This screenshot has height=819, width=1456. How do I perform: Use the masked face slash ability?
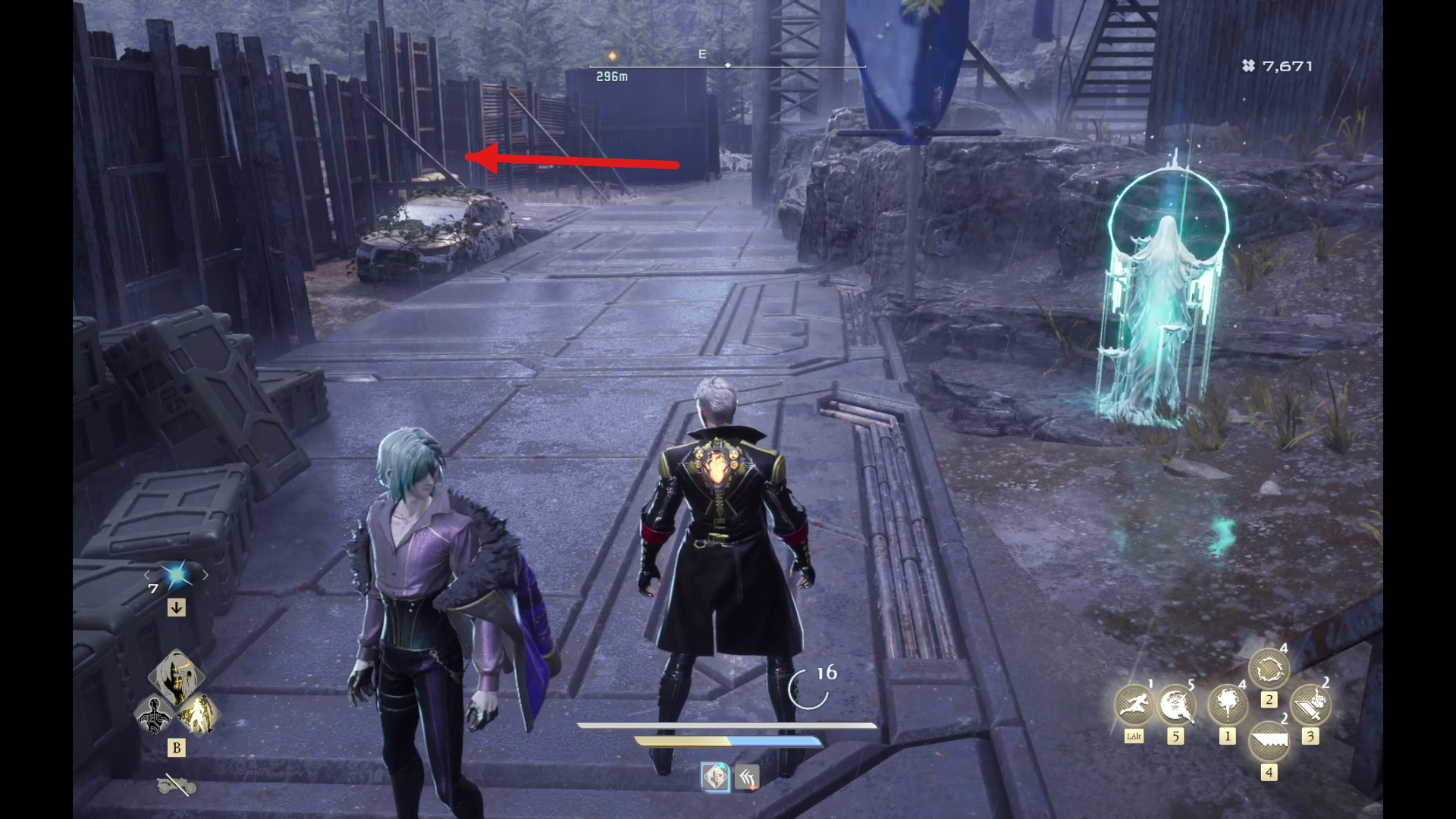tap(1175, 704)
